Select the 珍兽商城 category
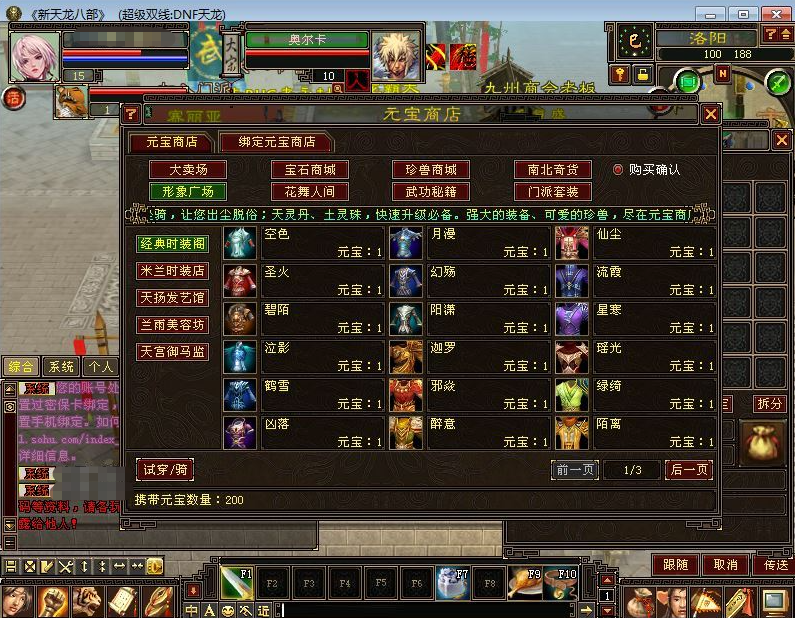Screen dimensions: 795x618 (x=430, y=170)
